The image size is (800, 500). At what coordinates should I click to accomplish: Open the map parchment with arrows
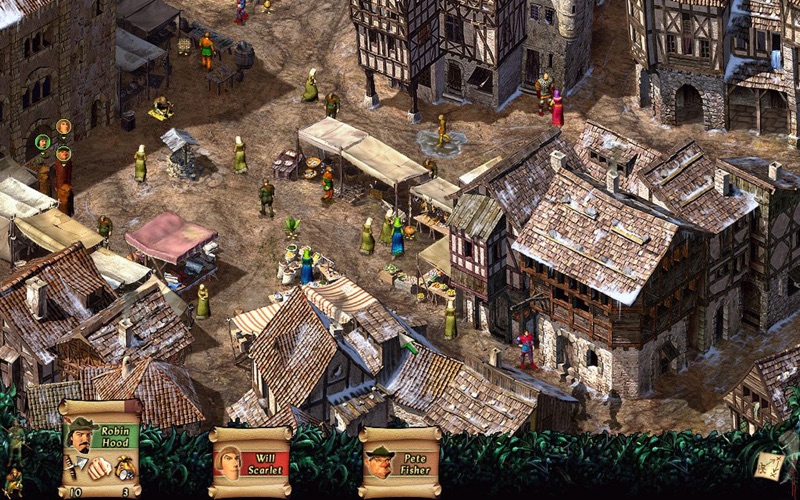coord(768,464)
